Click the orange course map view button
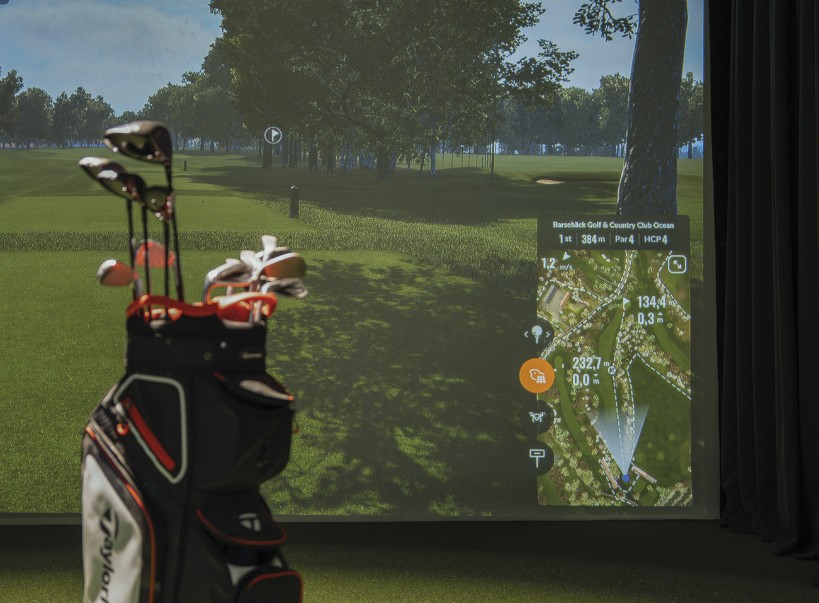819x603 pixels. point(537,375)
